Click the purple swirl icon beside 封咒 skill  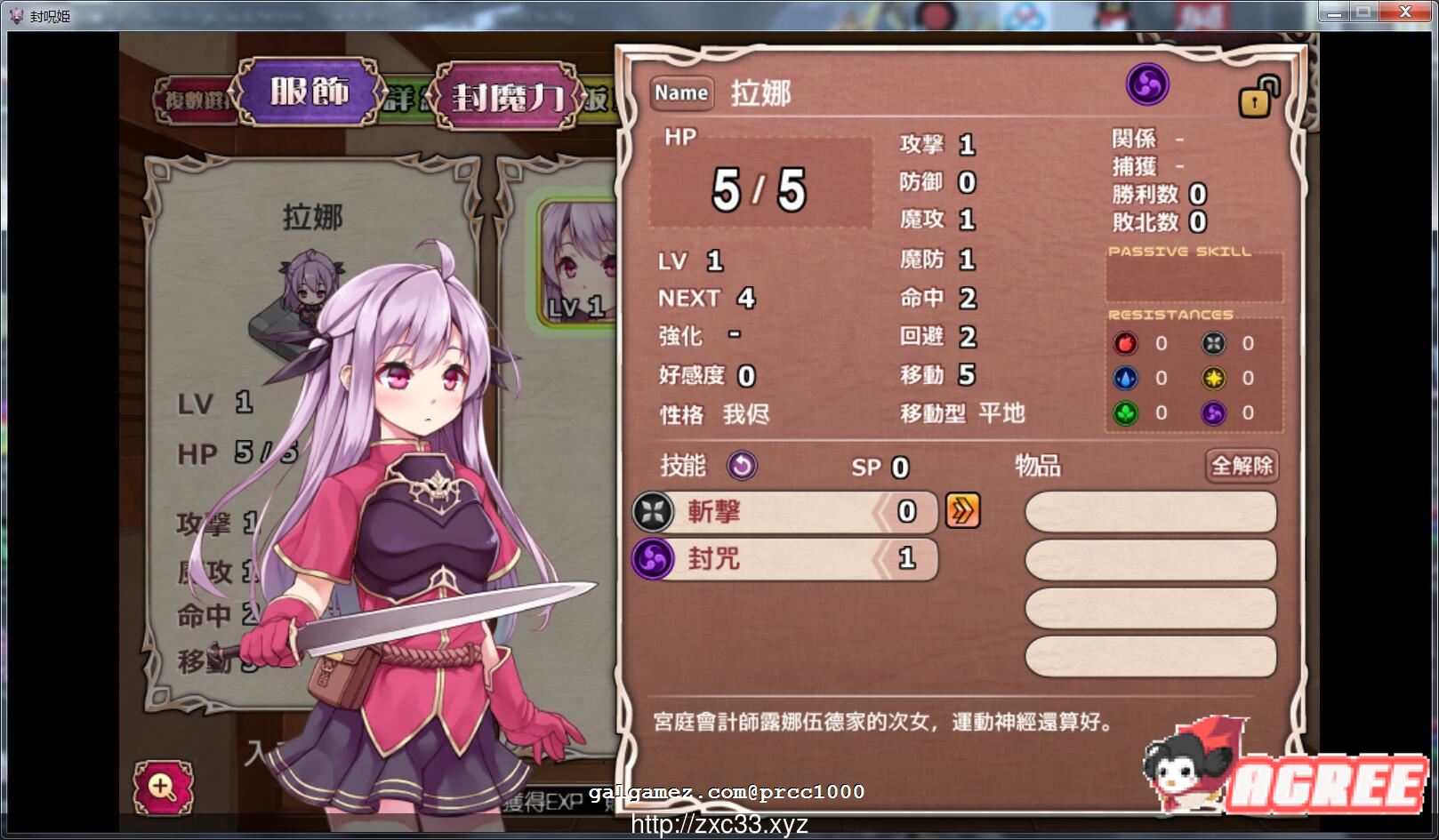pos(652,560)
